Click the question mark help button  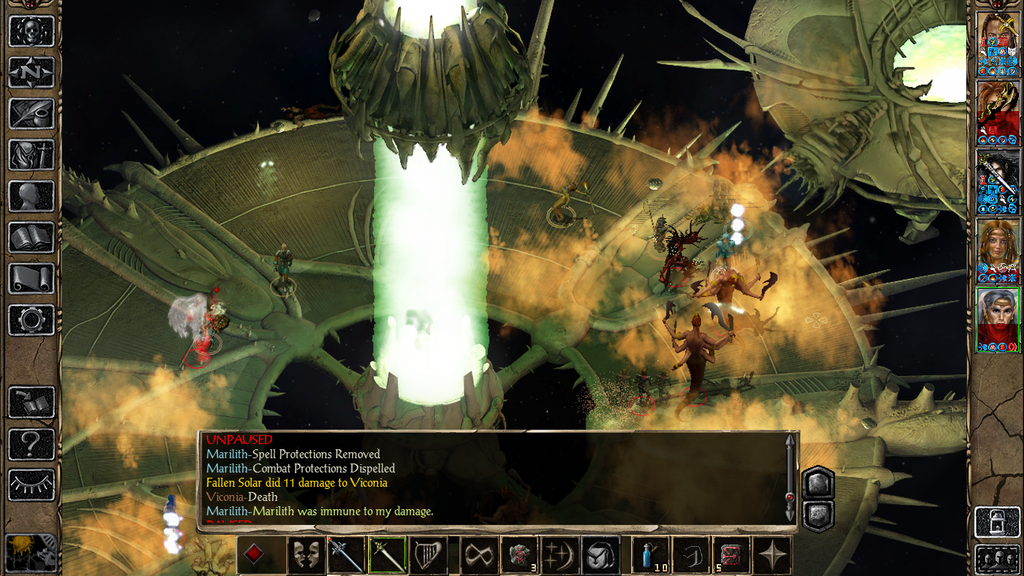[31, 443]
